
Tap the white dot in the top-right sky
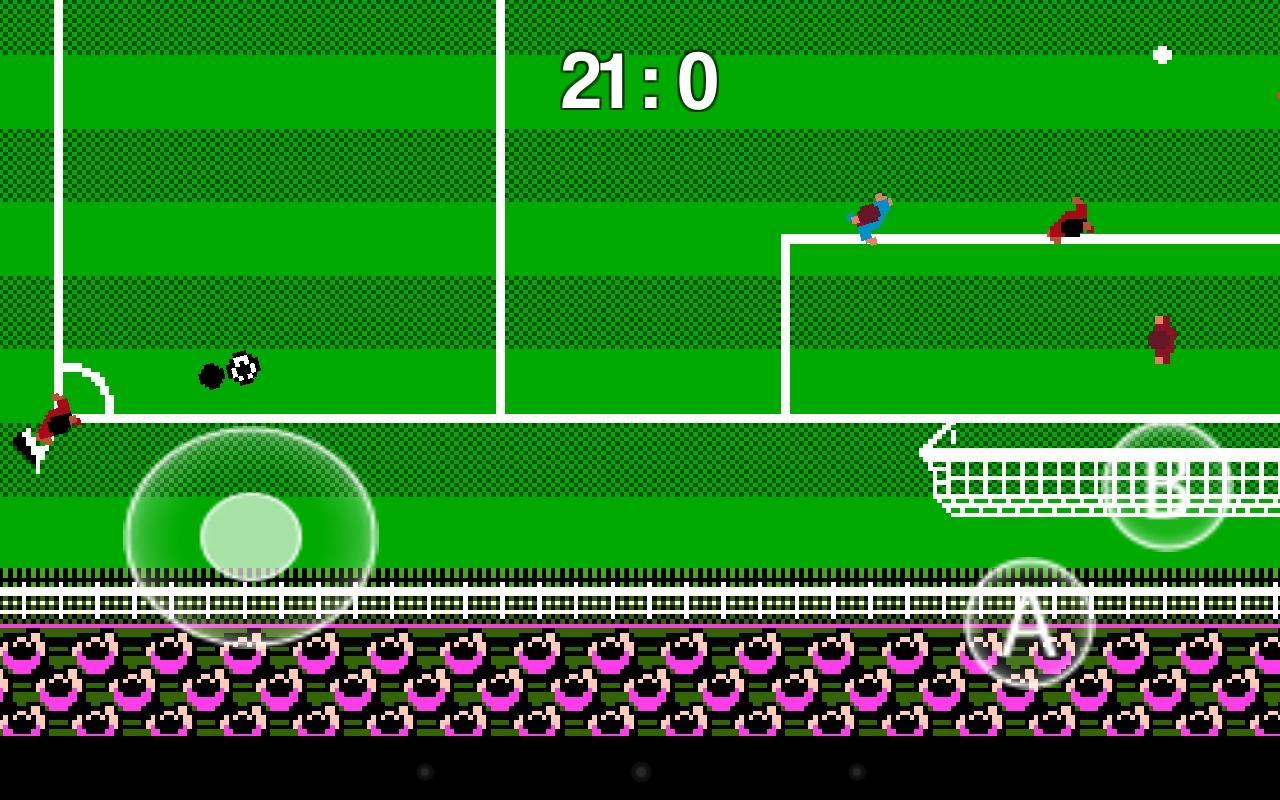[1160, 56]
